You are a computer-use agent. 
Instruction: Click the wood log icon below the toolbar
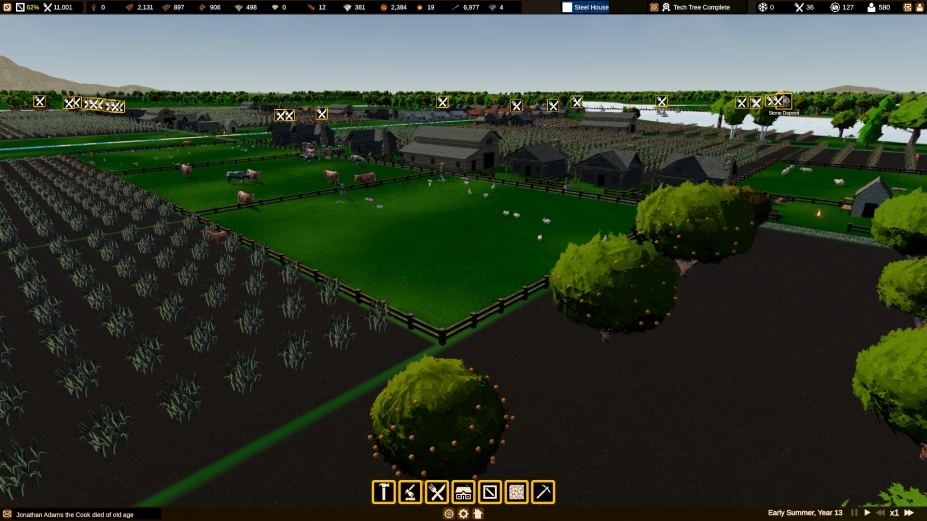pyautogui.click(x=449, y=514)
